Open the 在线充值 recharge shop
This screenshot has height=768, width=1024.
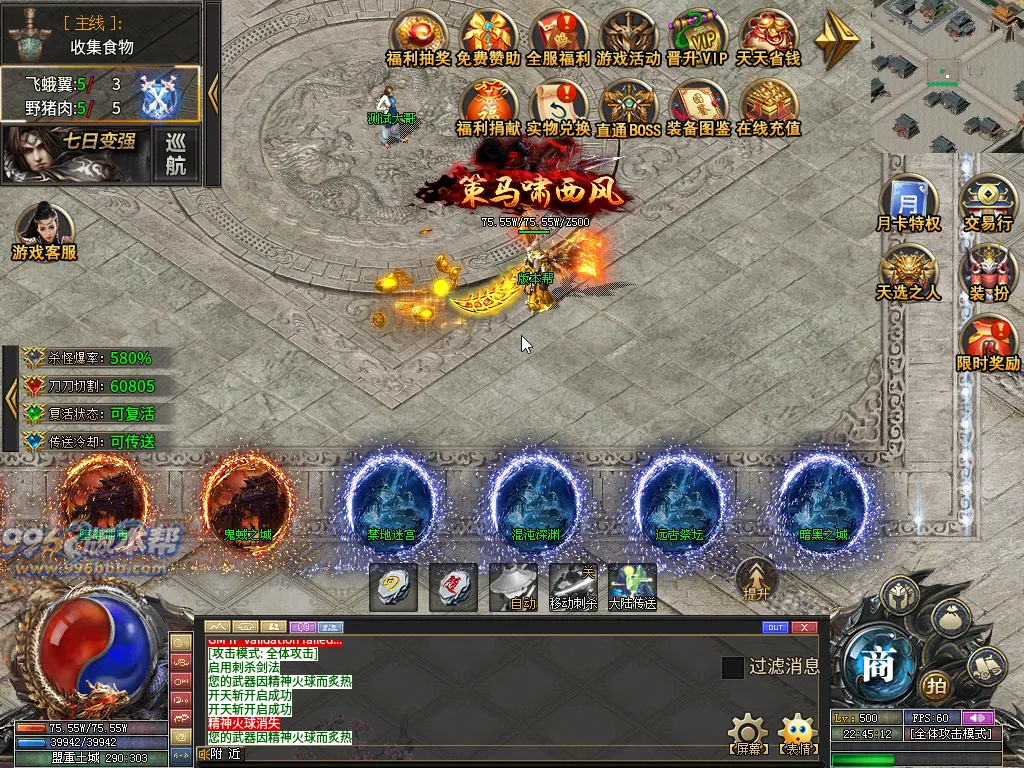click(768, 107)
